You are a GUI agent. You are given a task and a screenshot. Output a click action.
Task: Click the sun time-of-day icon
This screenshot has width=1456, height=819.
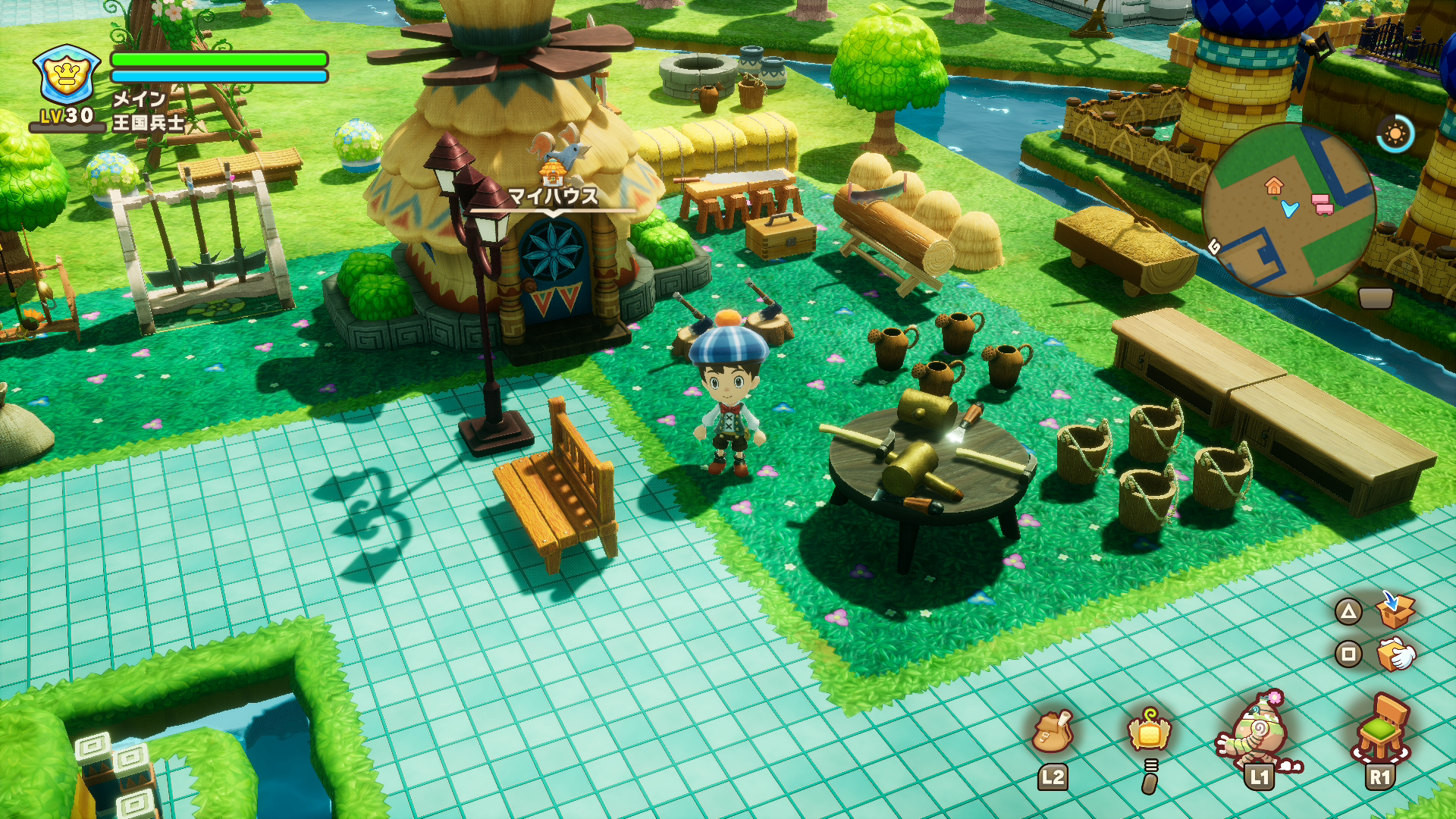[1395, 134]
